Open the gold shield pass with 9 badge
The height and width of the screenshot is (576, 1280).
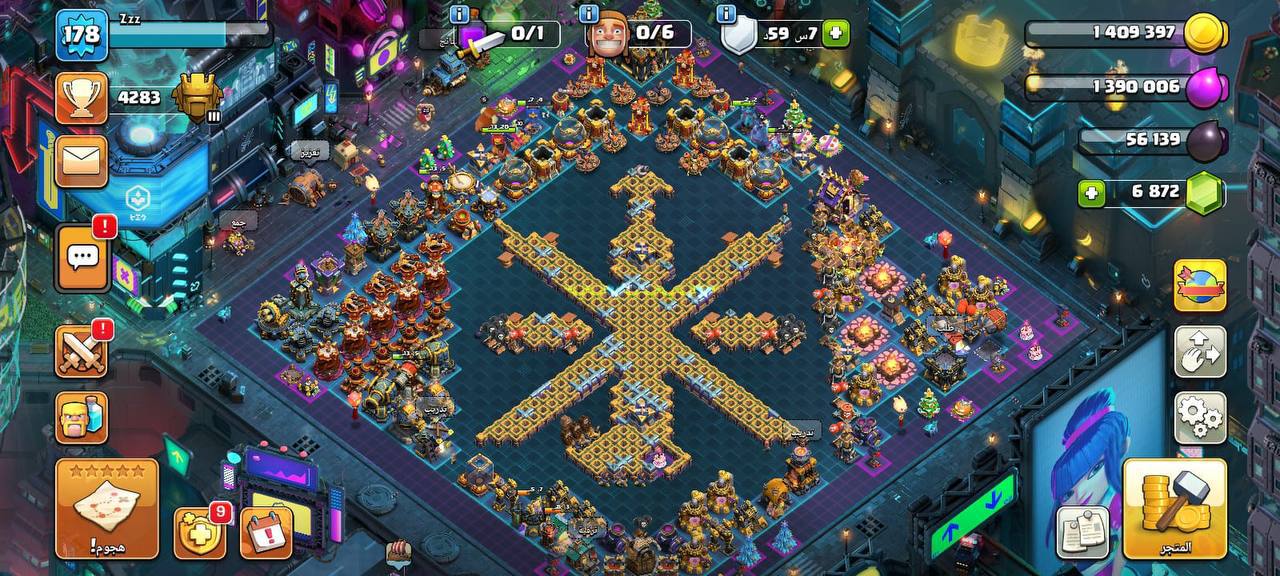coord(199,533)
